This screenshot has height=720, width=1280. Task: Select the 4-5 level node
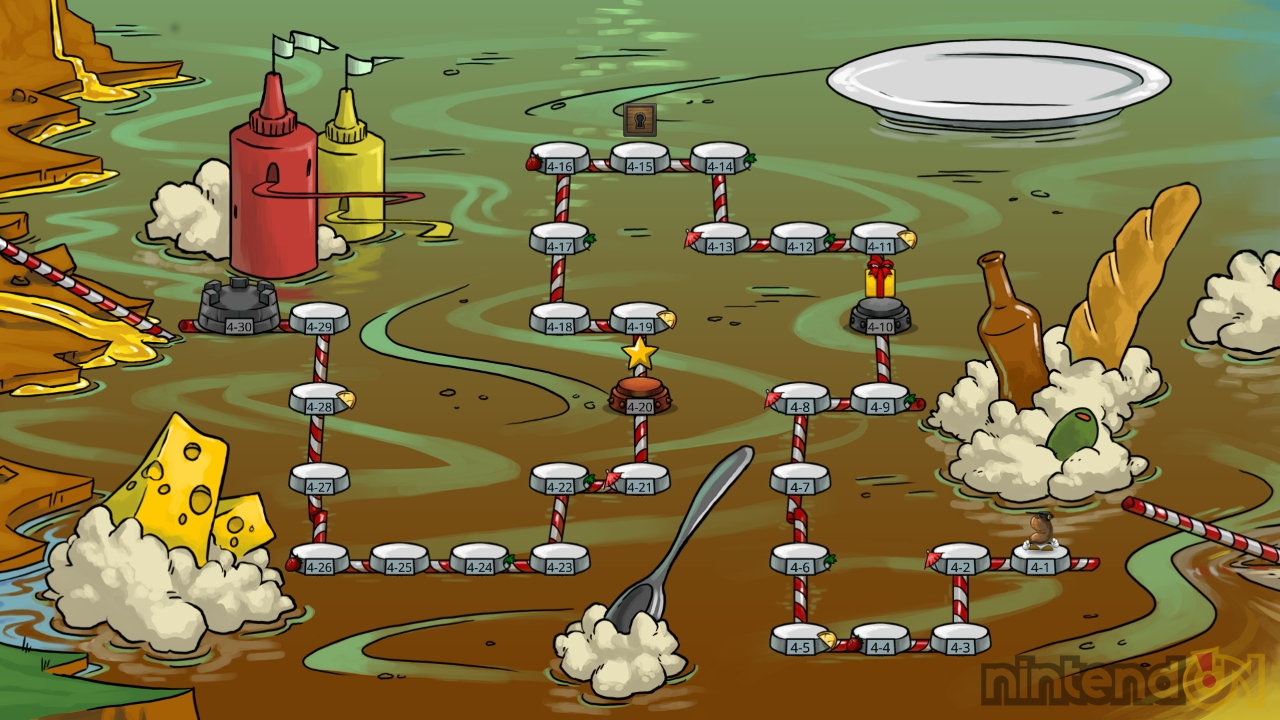pyautogui.click(x=800, y=641)
